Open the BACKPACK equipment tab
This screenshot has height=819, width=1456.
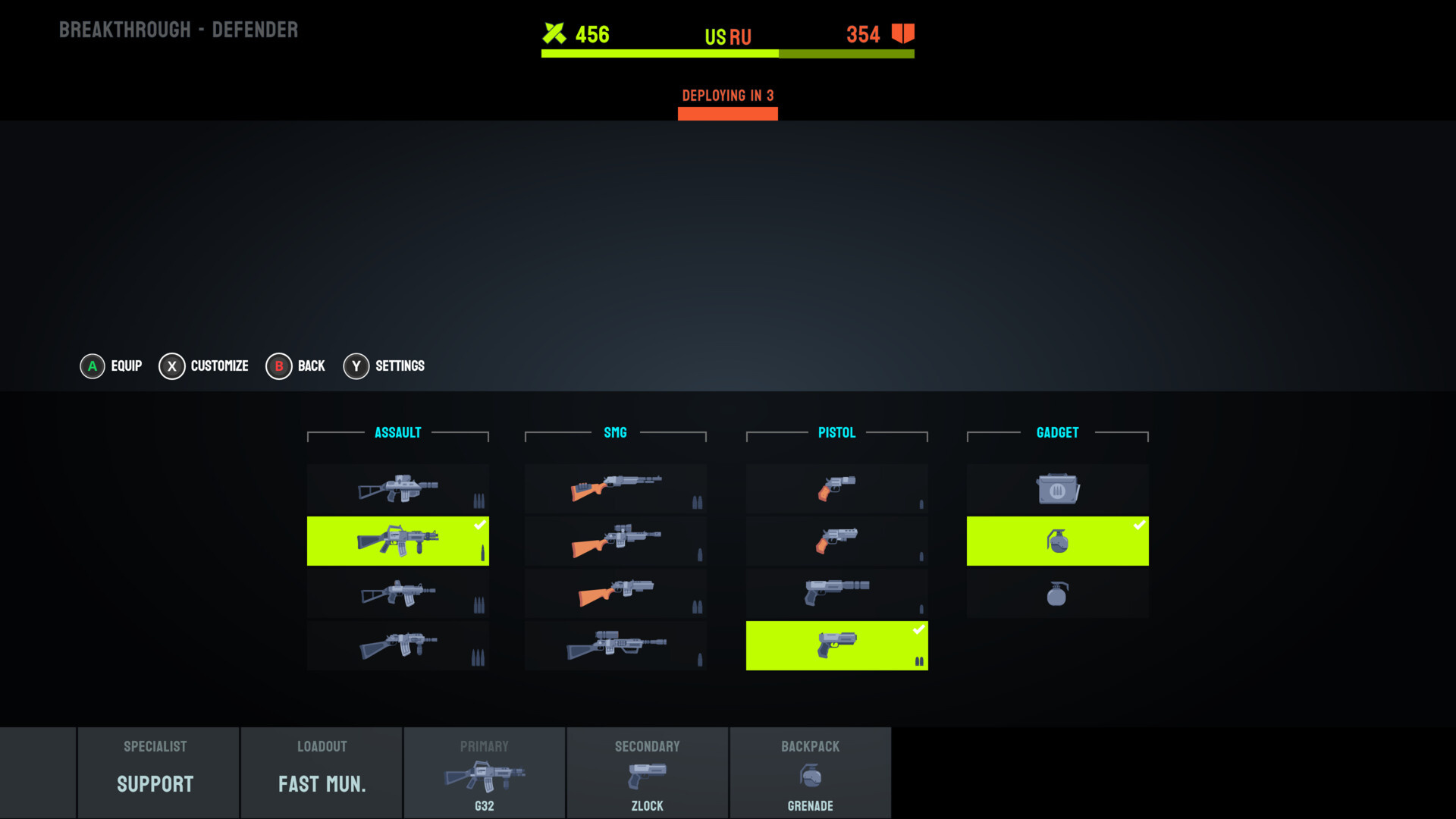pos(810,772)
